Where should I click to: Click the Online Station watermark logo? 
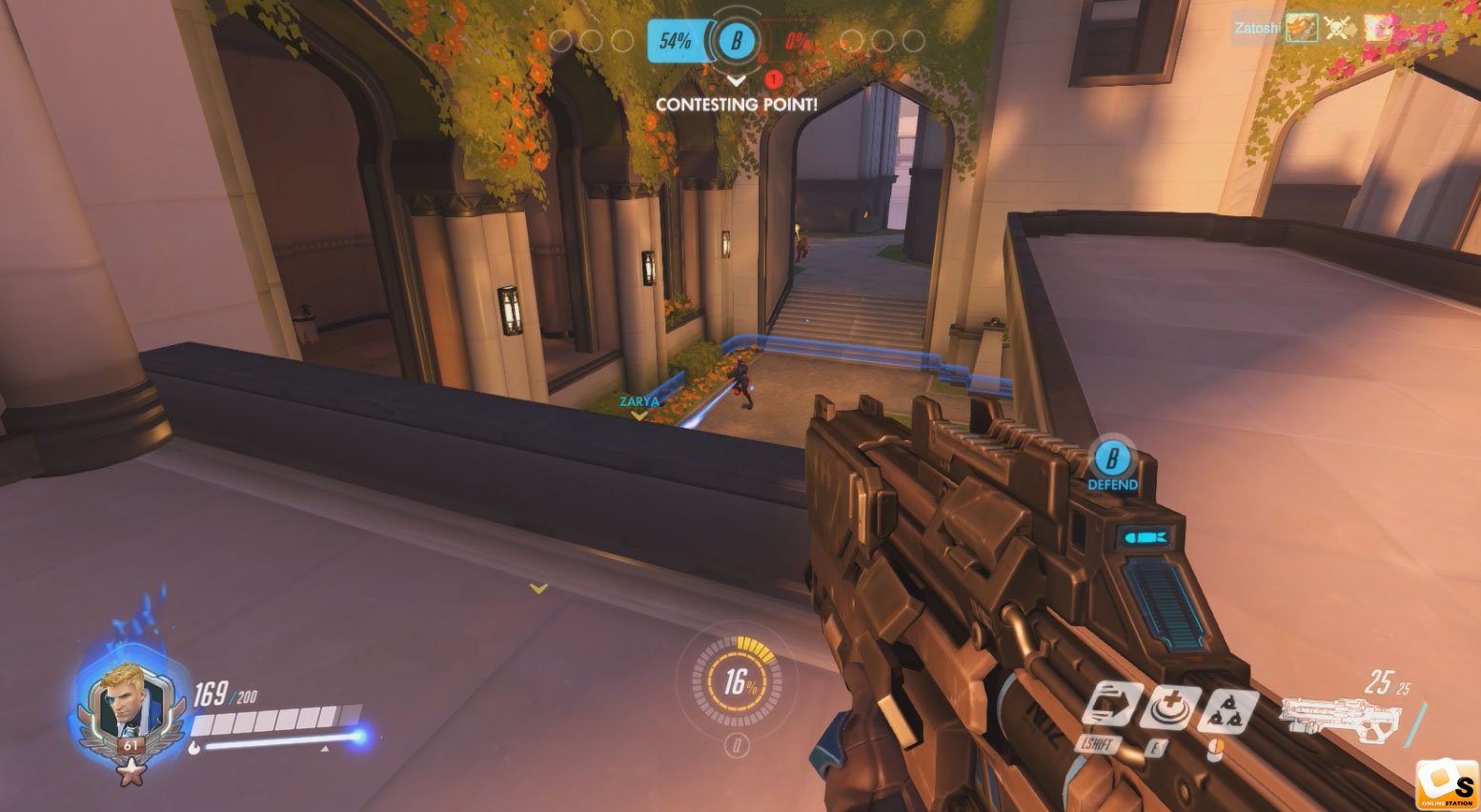tap(1445, 784)
